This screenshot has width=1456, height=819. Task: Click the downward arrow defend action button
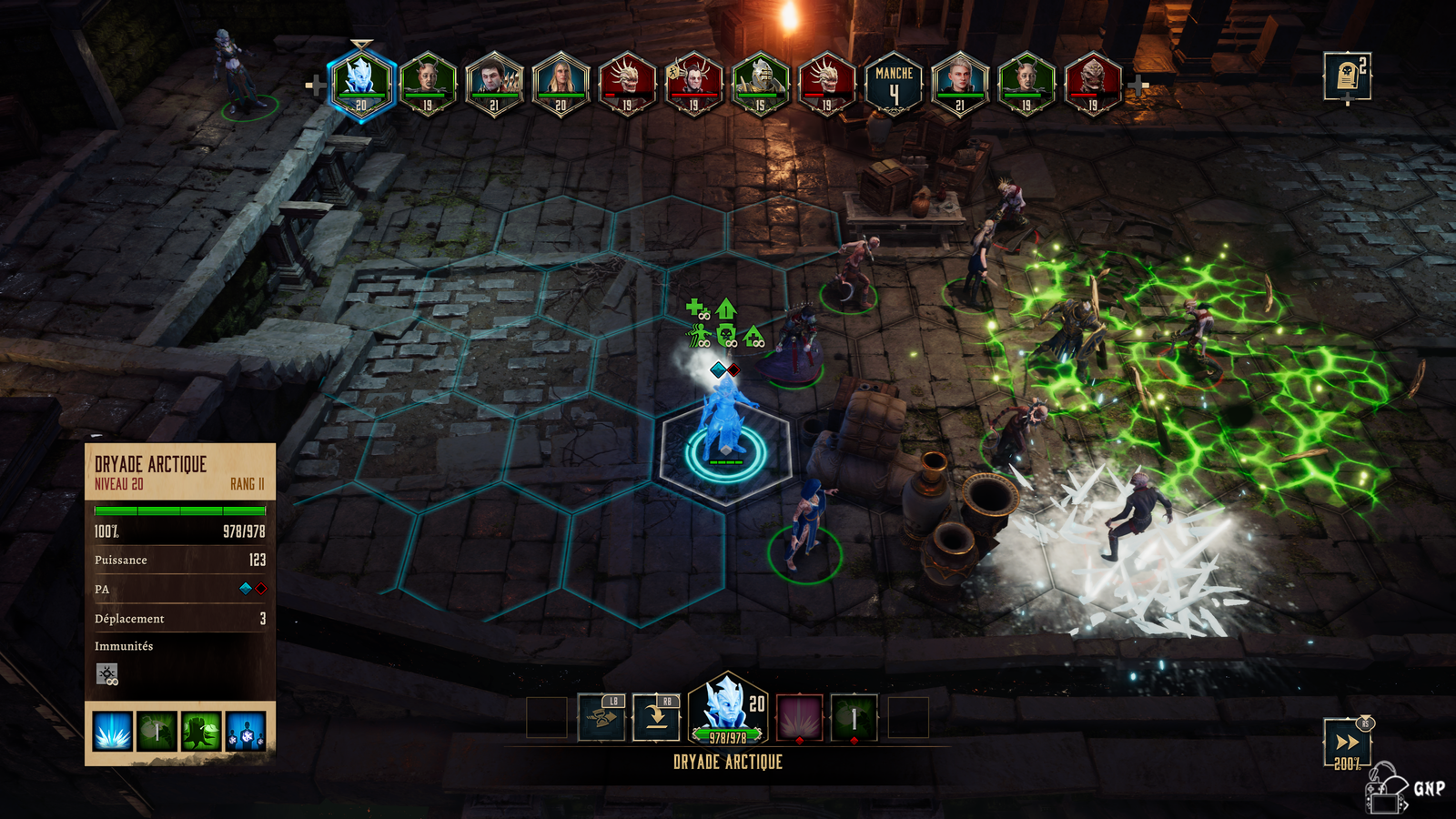[x=656, y=718]
